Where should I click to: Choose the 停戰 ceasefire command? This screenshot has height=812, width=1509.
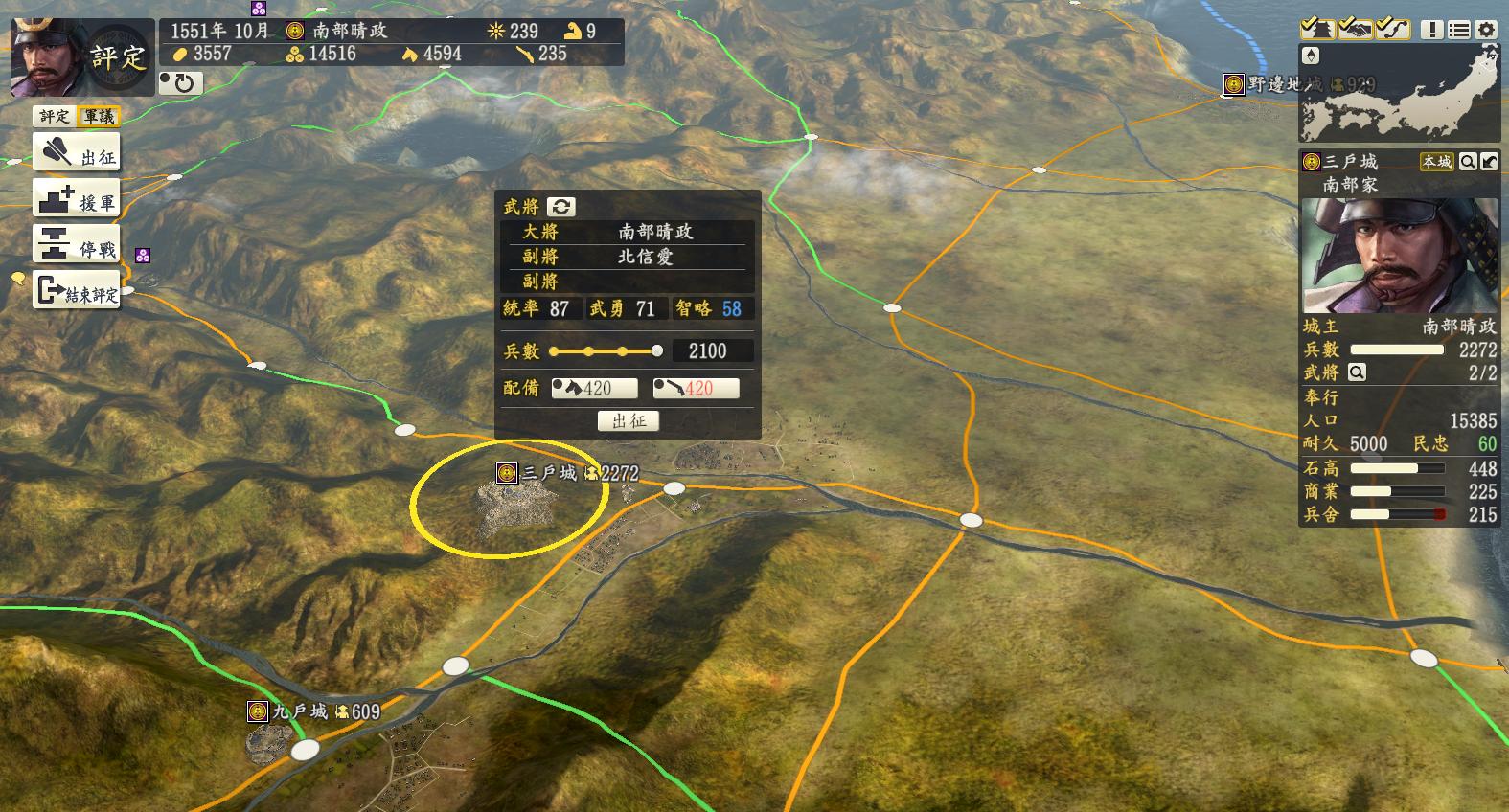[x=77, y=246]
